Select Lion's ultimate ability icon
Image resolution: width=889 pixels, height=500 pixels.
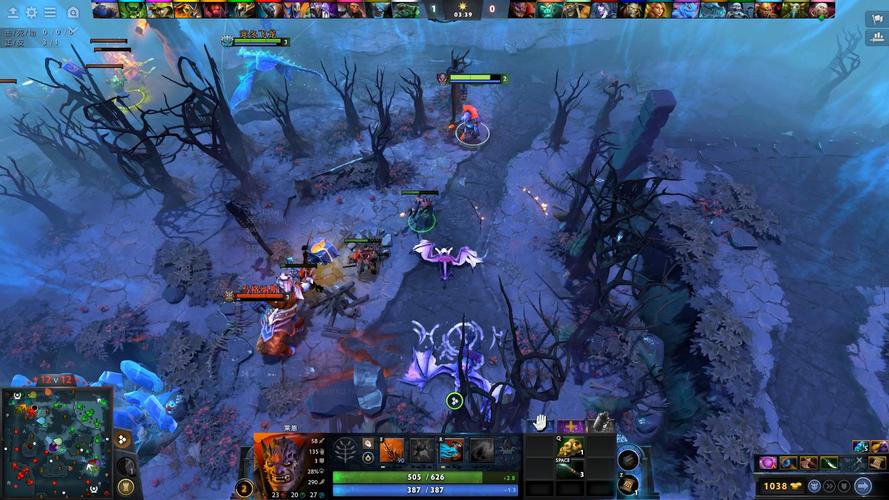[x=482, y=451]
